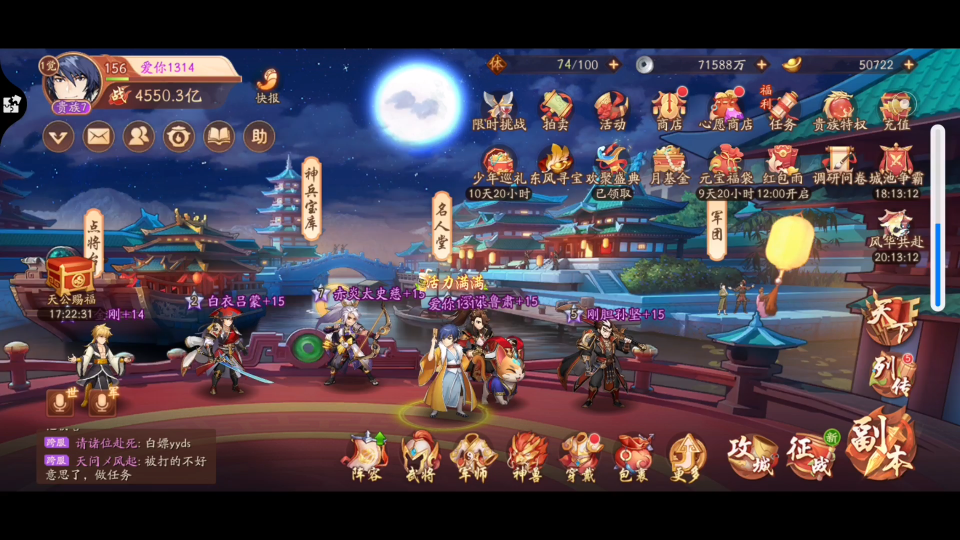This screenshot has width=960, height=540.
Task: Open the 武将 generals menu
Action: 419,457
